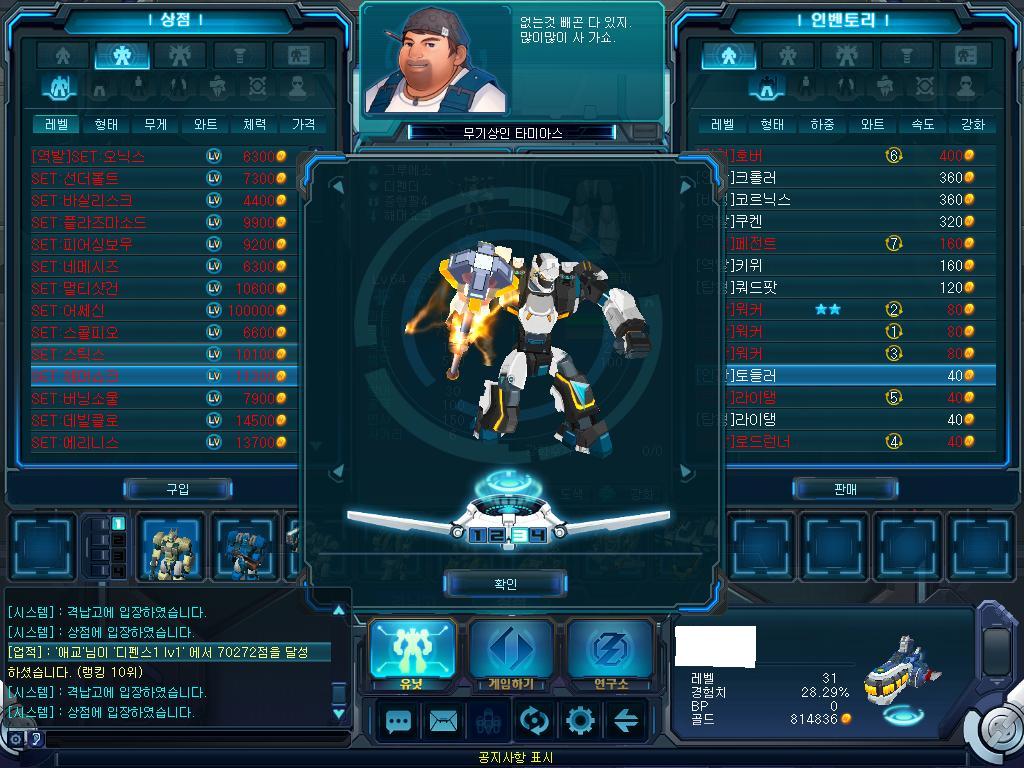1024x768 pixels.
Task: Sort shop by 가격 column
Action: click(303, 125)
